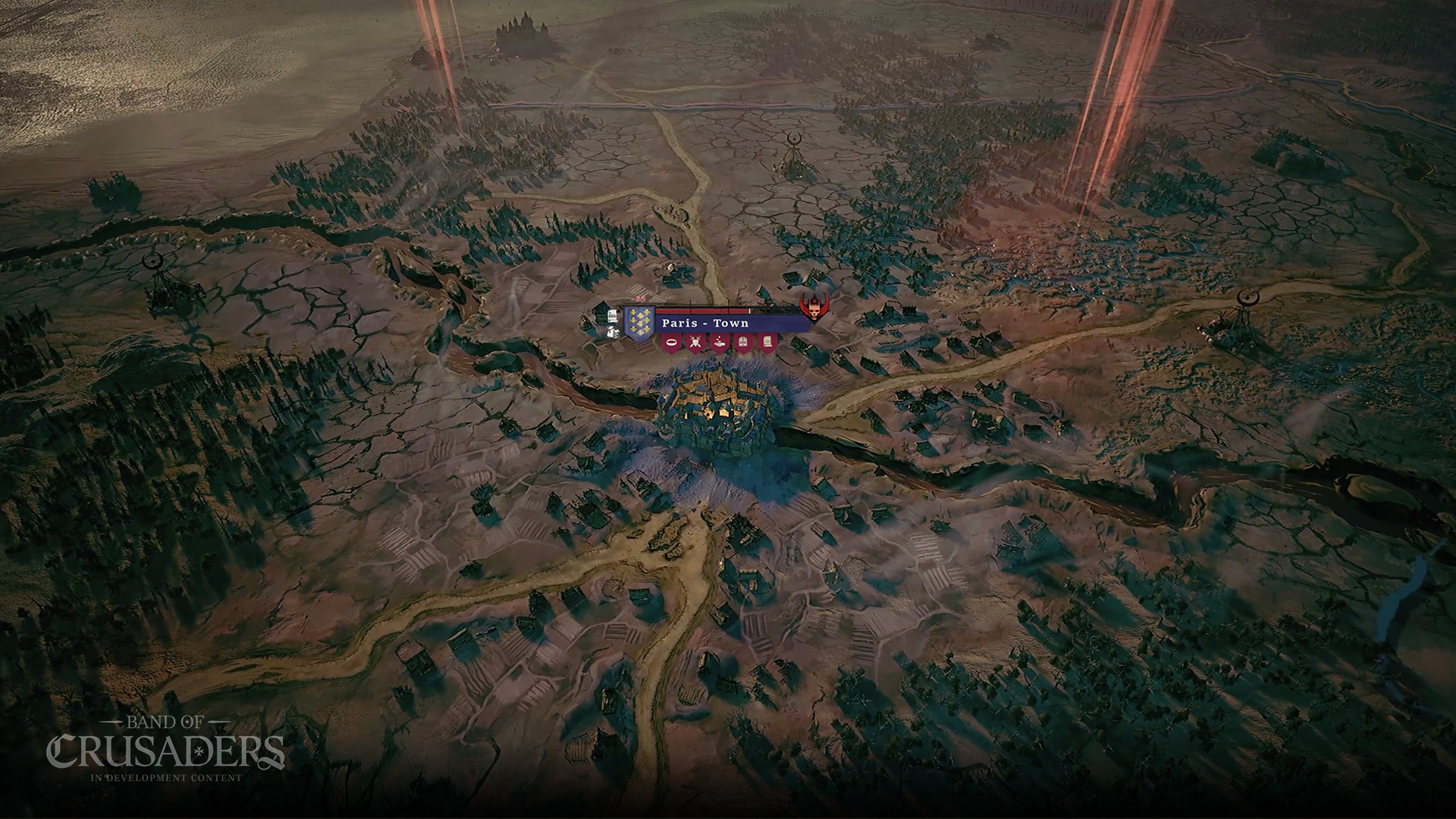Inspect the red demon skull threat icon
Screen dimensions: 1456x819
pyautogui.click(x=814, y=306)
